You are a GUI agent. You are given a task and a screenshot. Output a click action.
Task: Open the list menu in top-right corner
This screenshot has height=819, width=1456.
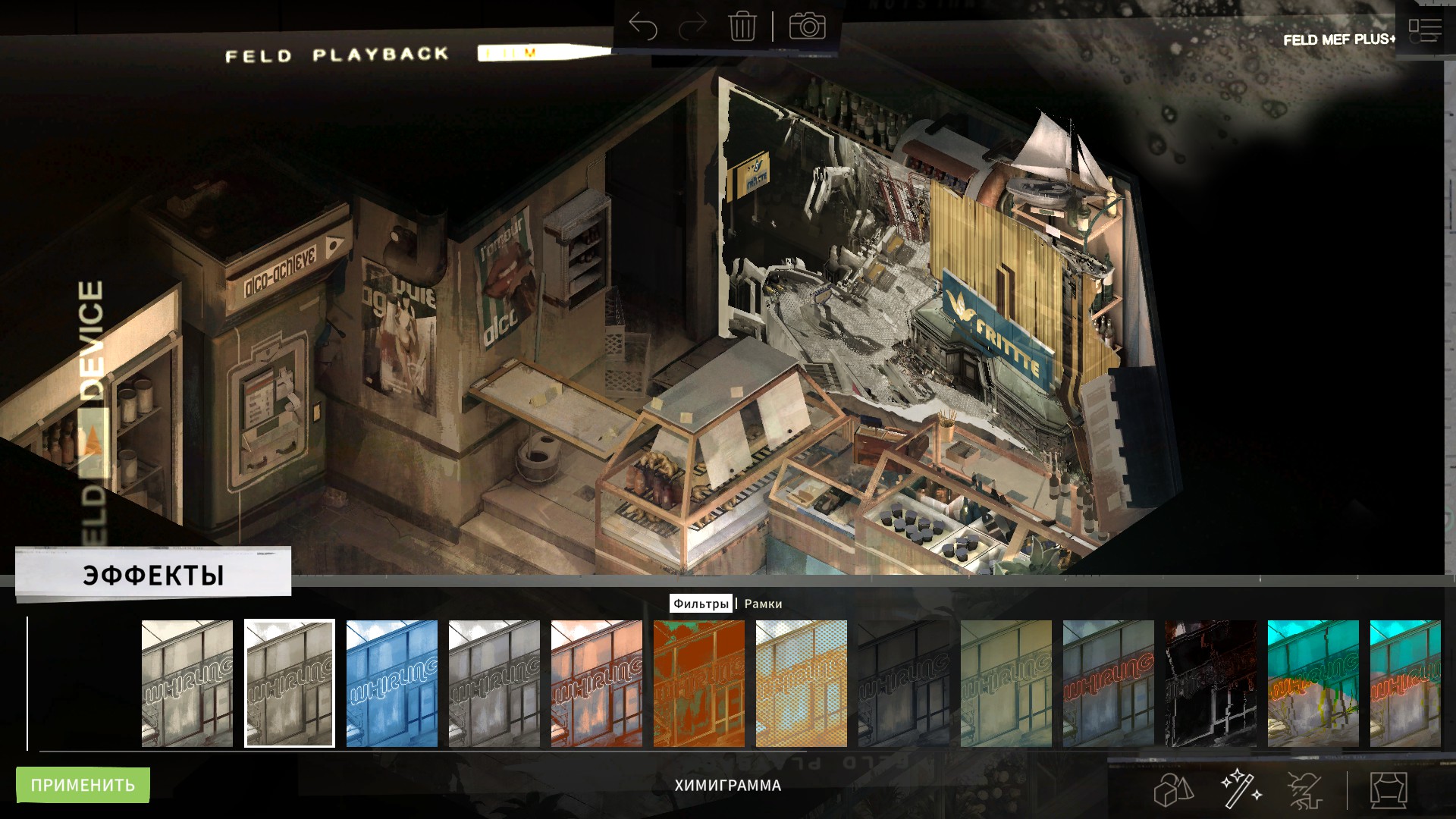(x=1424, y=30)
